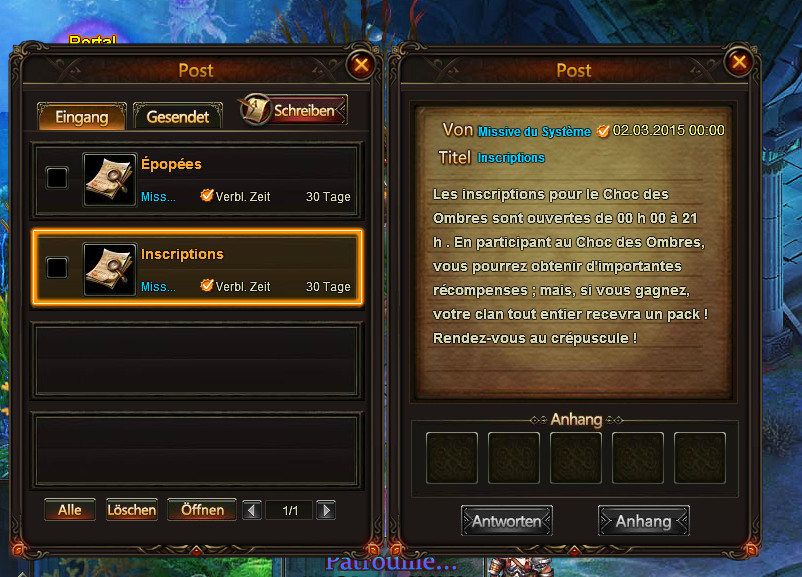Viewport: 802px width, 577px height.
Task: Tick the checkbox beside Épopées mail
Action: tap(58, 178)
